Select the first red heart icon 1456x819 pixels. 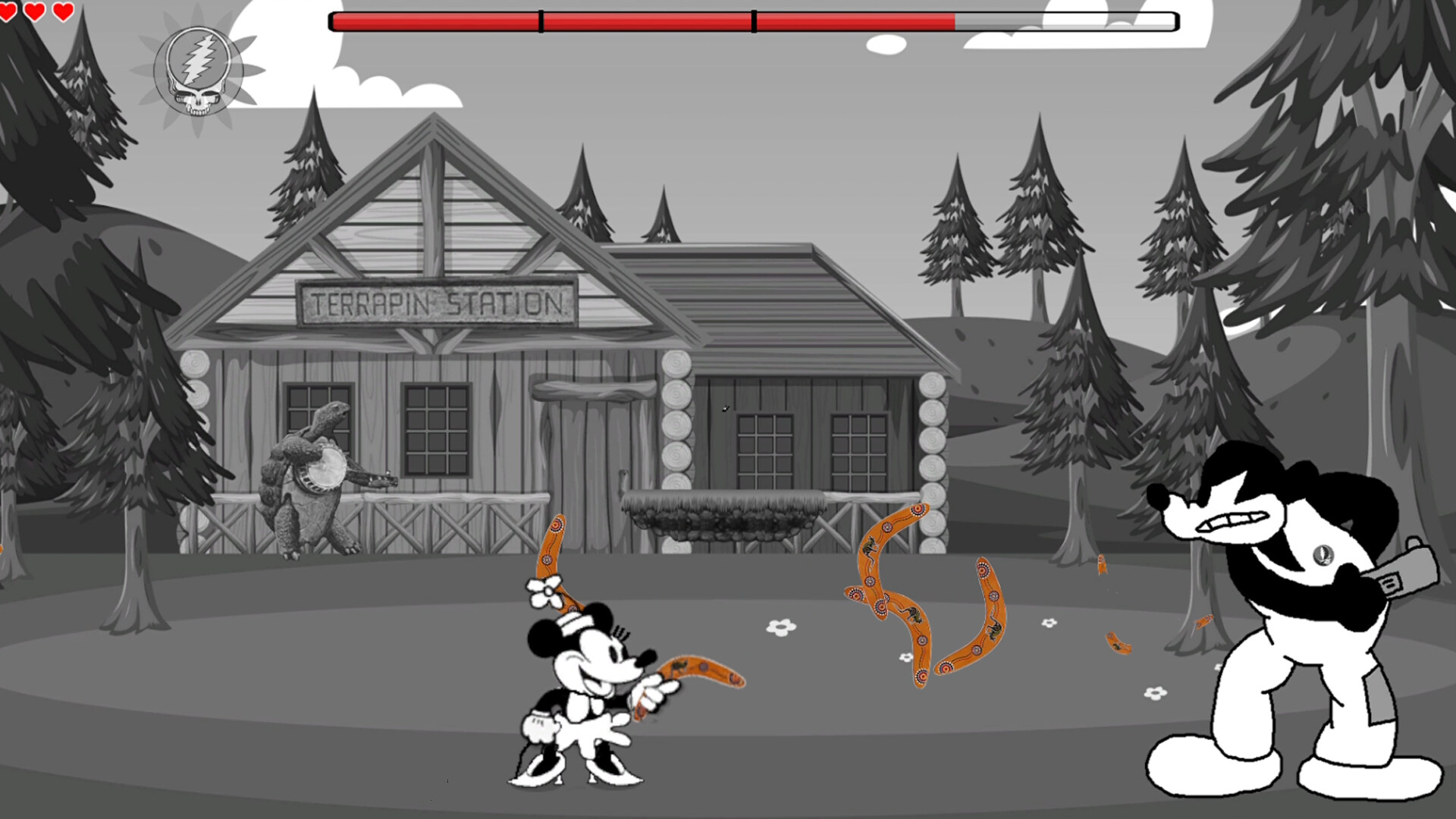click(x=11, y=11)
